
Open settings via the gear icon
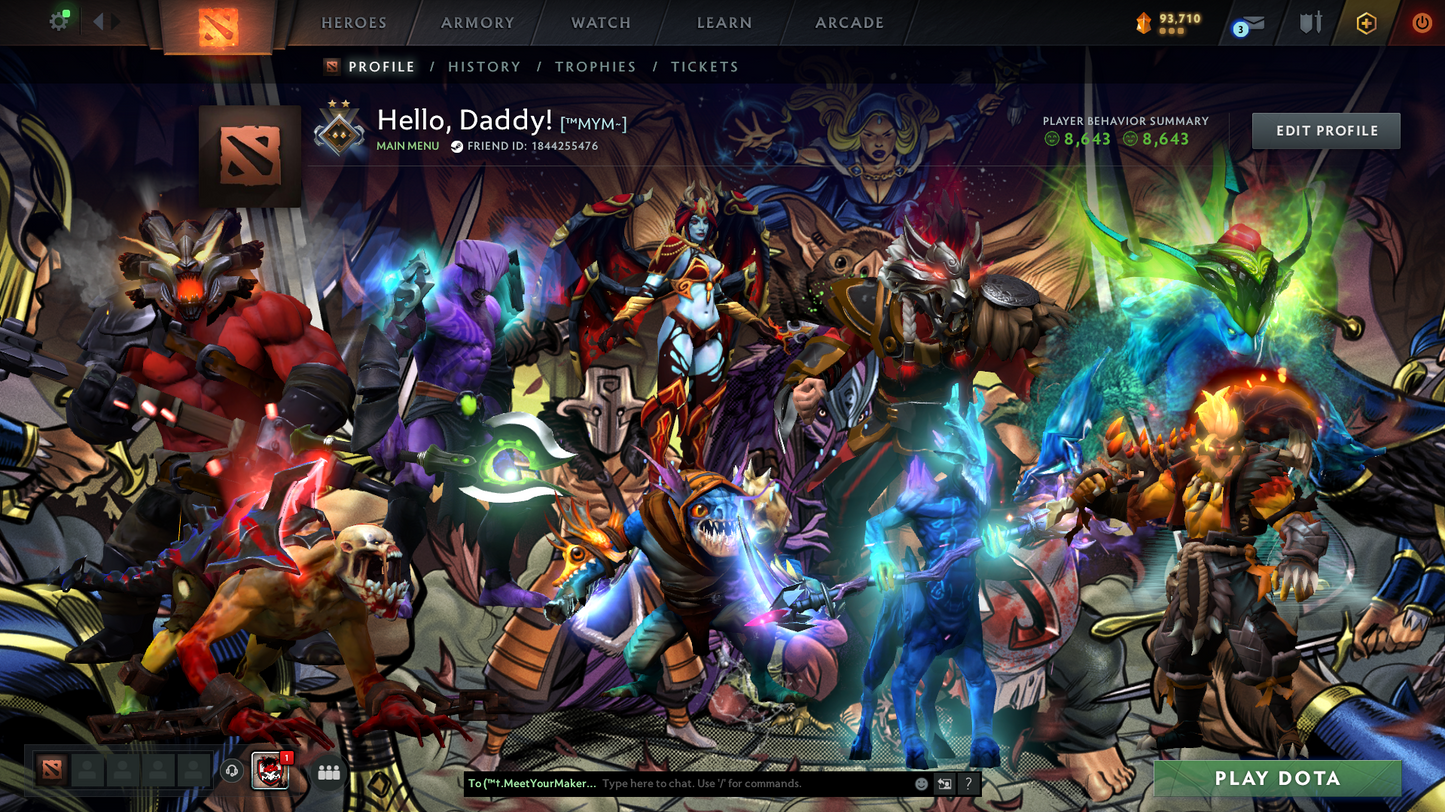pyautogui.click(x=59, y=21)
